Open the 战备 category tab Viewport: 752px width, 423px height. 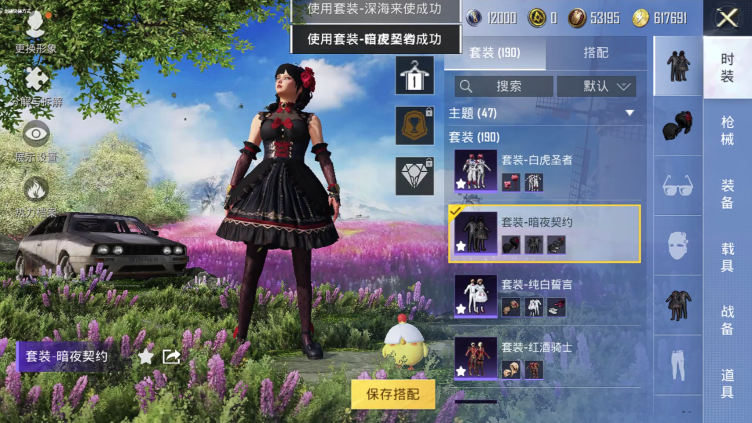point(727,320)
